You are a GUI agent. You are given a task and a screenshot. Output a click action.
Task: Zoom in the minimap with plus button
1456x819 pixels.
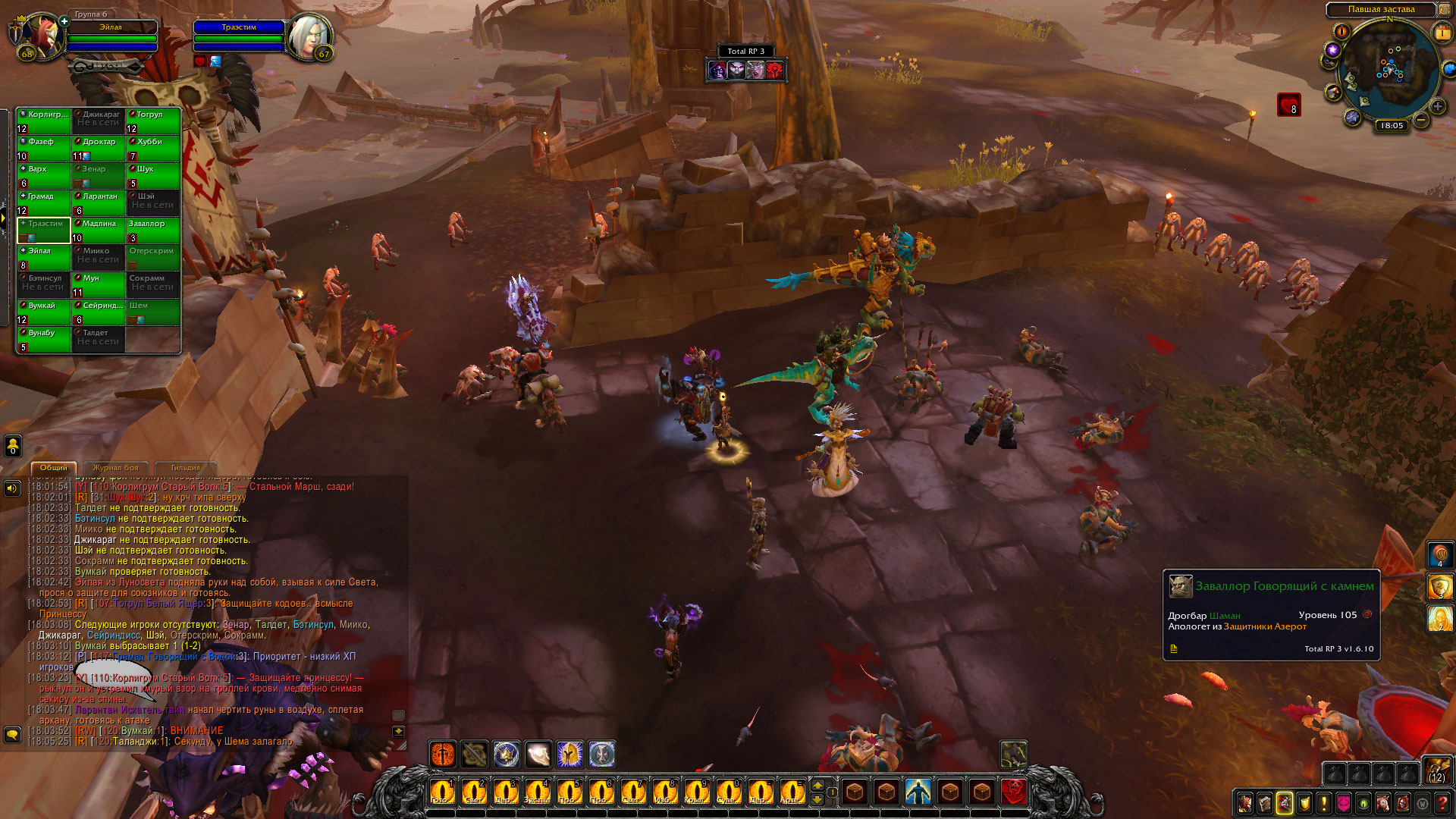tap(1437, 106)
